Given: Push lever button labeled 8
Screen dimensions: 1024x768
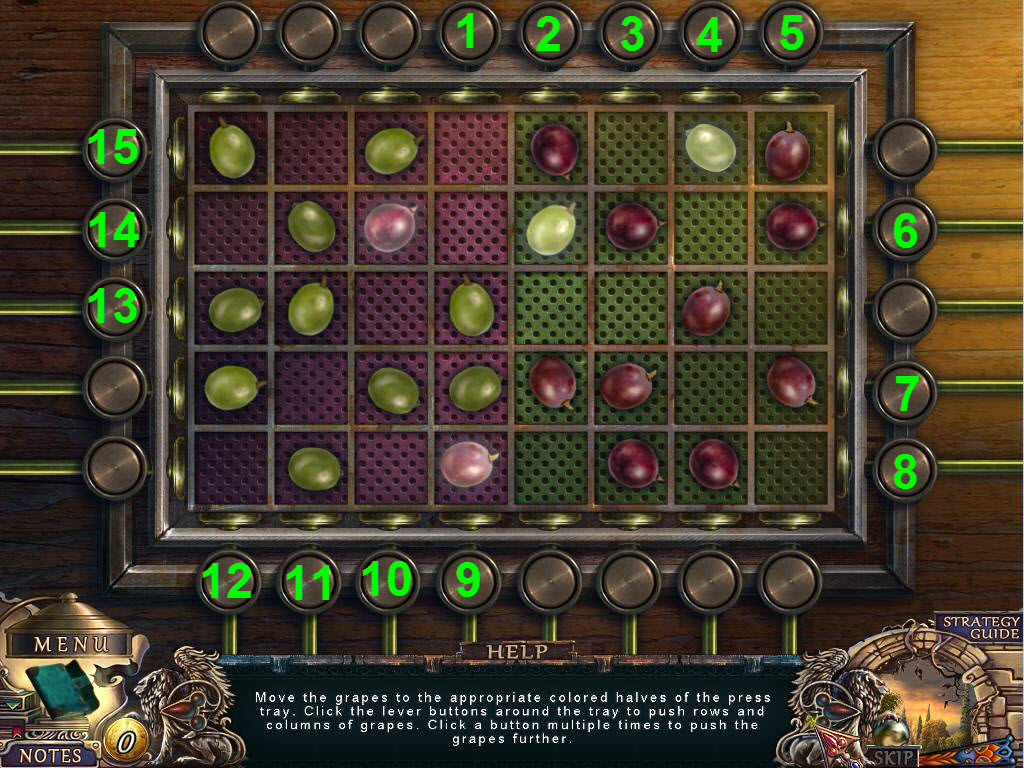Looking at the screenshot, I should (905, 470).
